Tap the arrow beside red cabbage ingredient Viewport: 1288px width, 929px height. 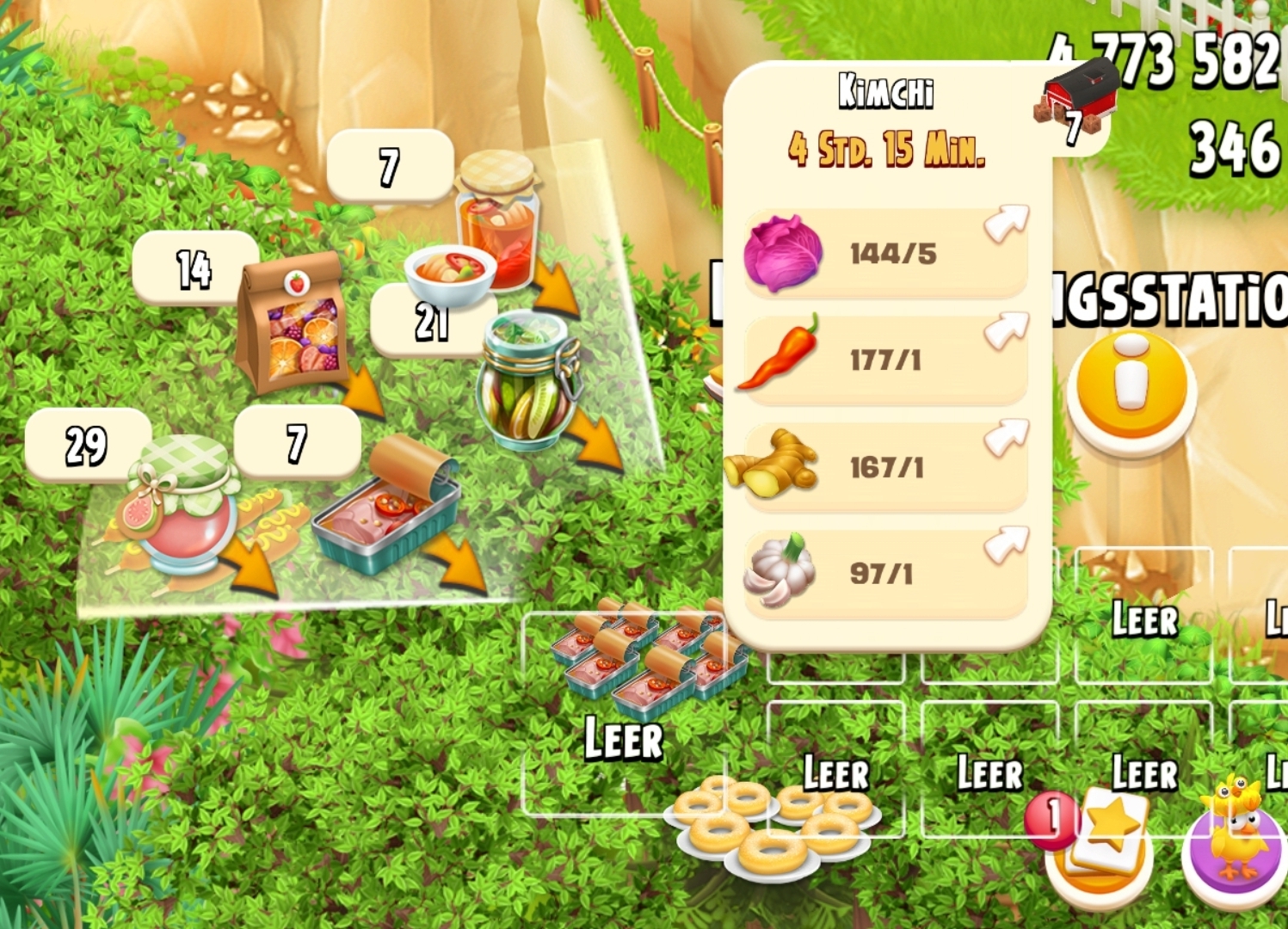pos(1006,224)
